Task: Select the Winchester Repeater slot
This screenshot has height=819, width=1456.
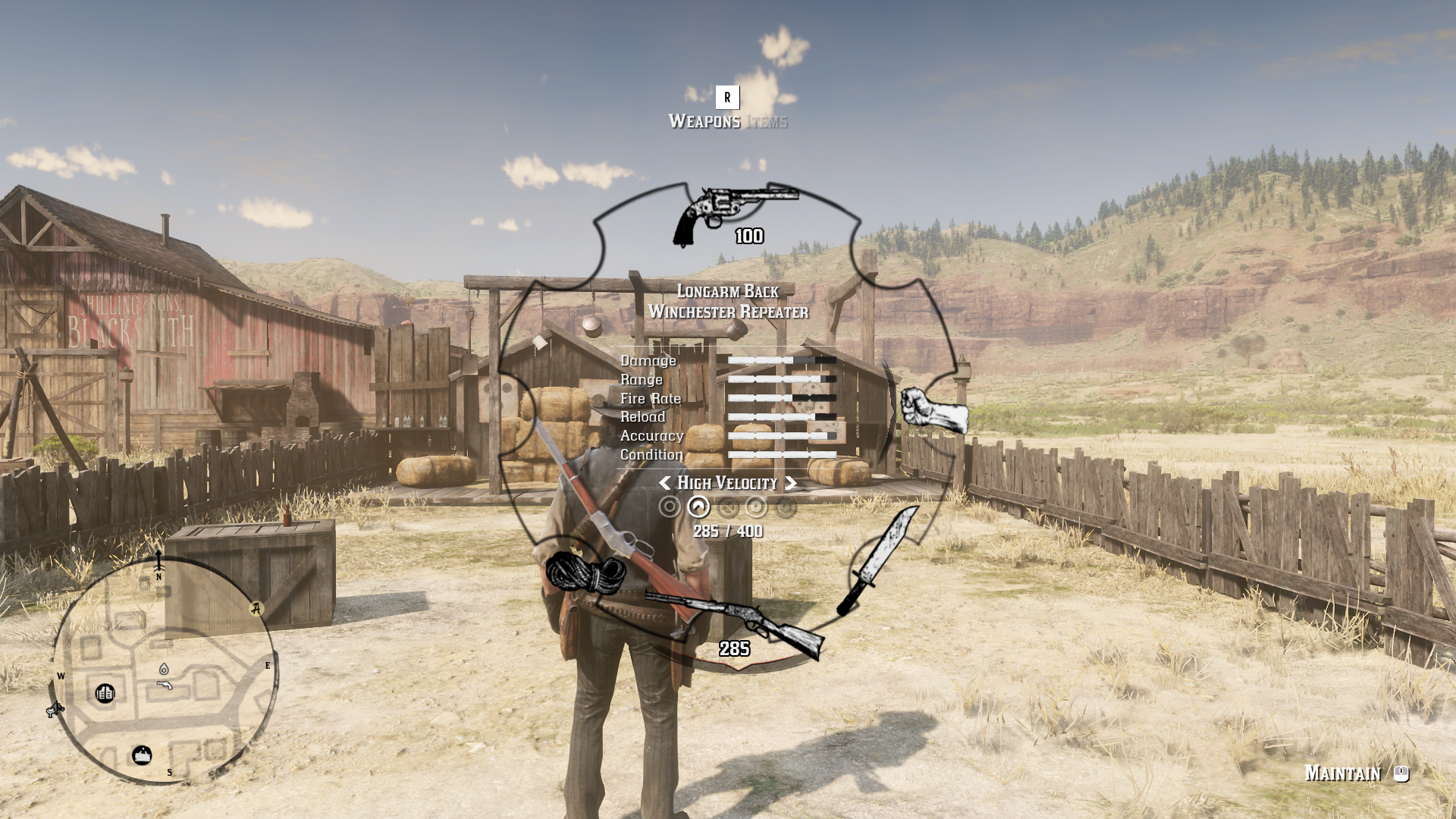Action: point(736,623)
